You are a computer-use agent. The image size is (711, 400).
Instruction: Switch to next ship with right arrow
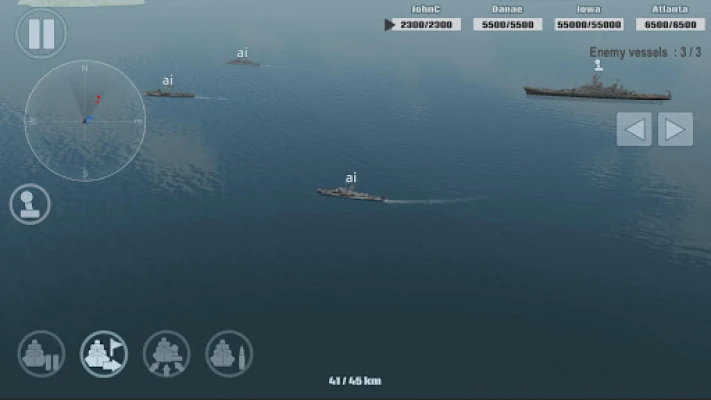[676, 129]
